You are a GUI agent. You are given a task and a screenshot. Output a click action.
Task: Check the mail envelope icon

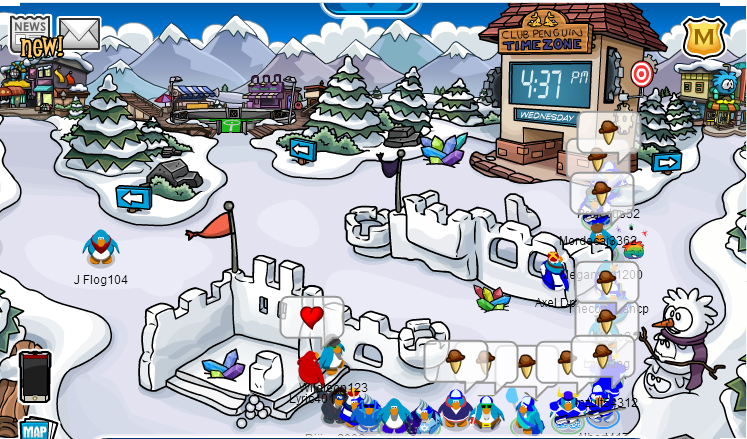point(80,33)
